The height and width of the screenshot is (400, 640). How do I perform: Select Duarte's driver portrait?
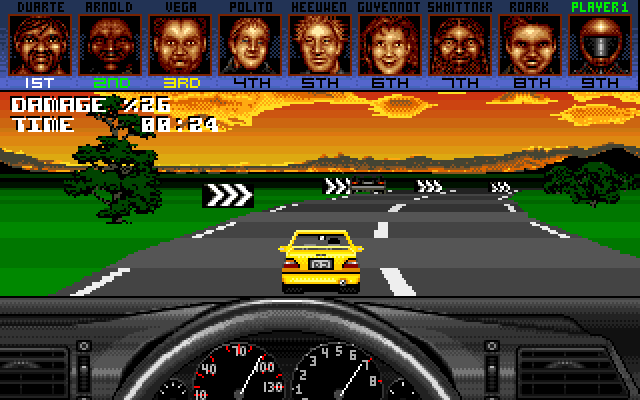pyautogui.click(x=34, y=44)
